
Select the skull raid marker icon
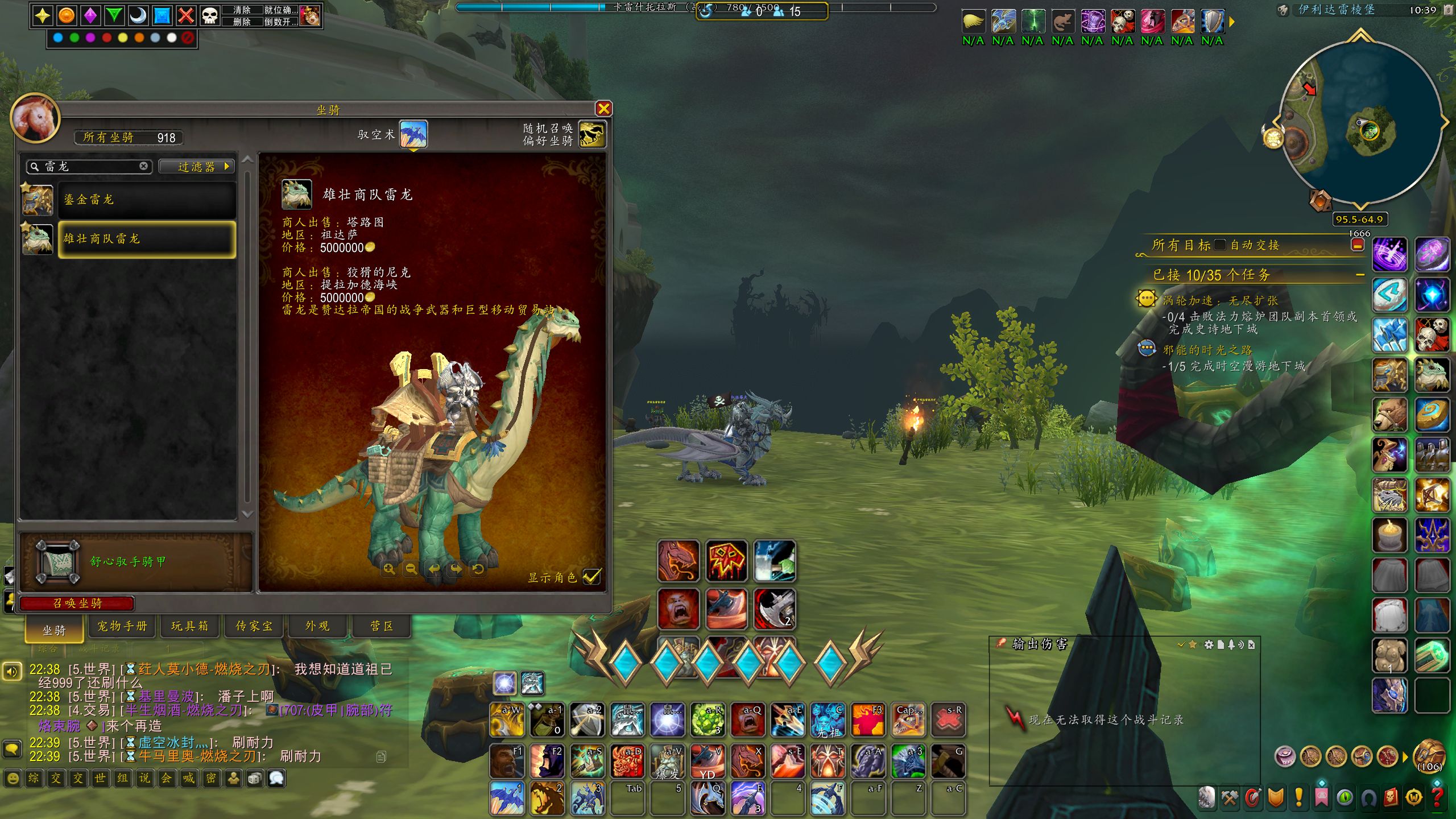coord(210,15)
